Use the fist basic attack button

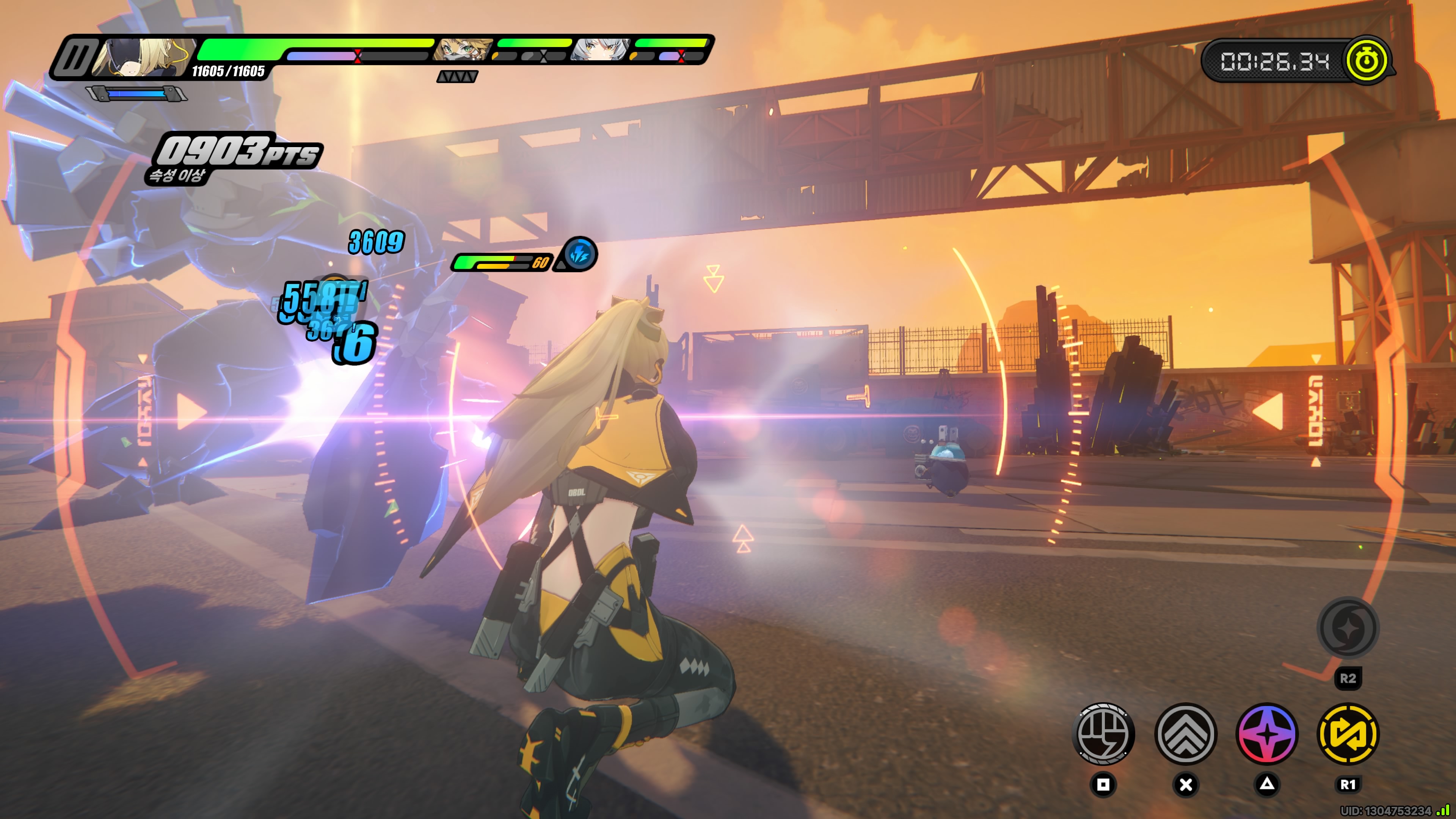pyautogui.click(x=1103, y=734)
